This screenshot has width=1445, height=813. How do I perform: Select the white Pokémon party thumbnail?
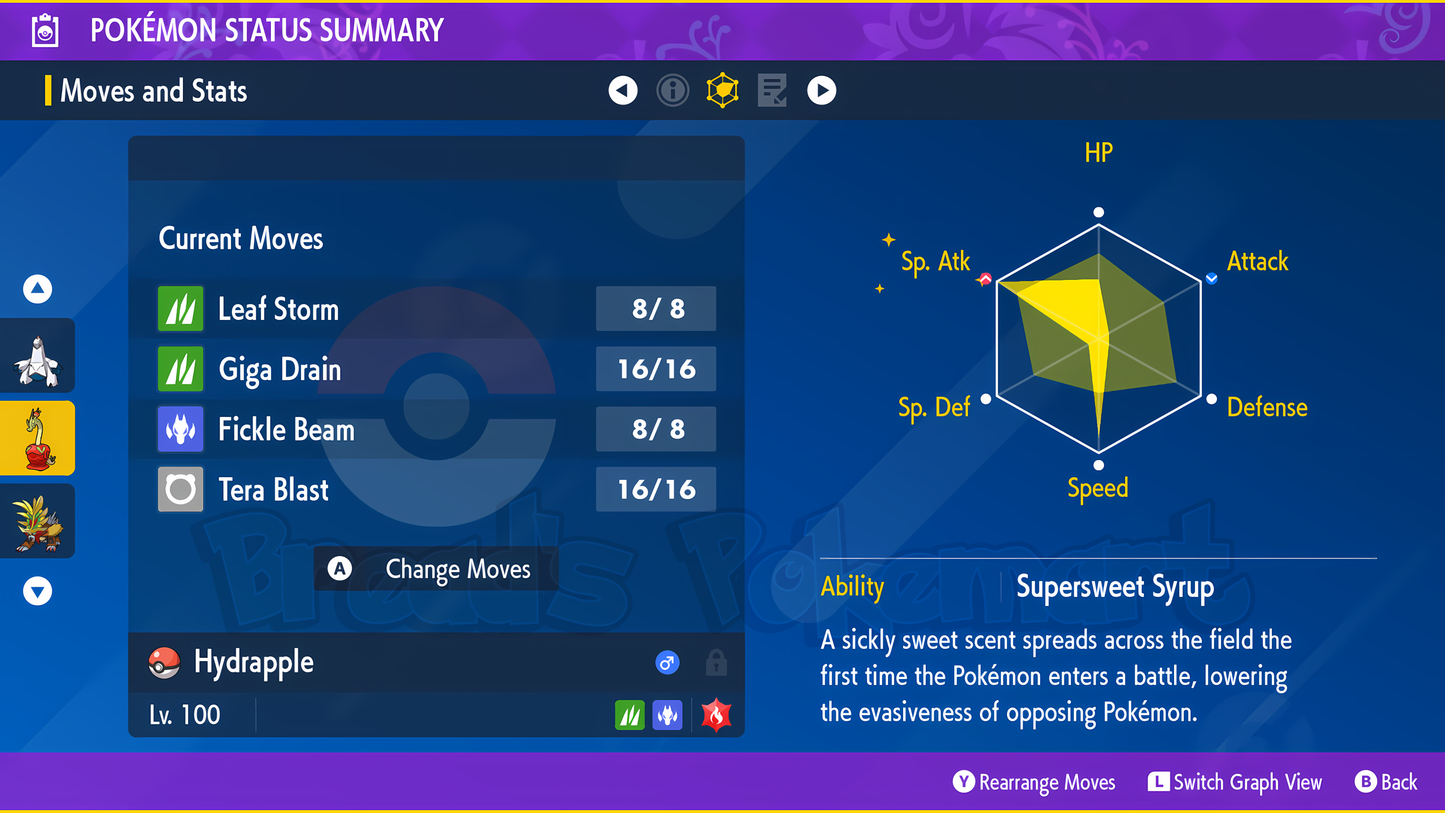[x=38, y=357]
